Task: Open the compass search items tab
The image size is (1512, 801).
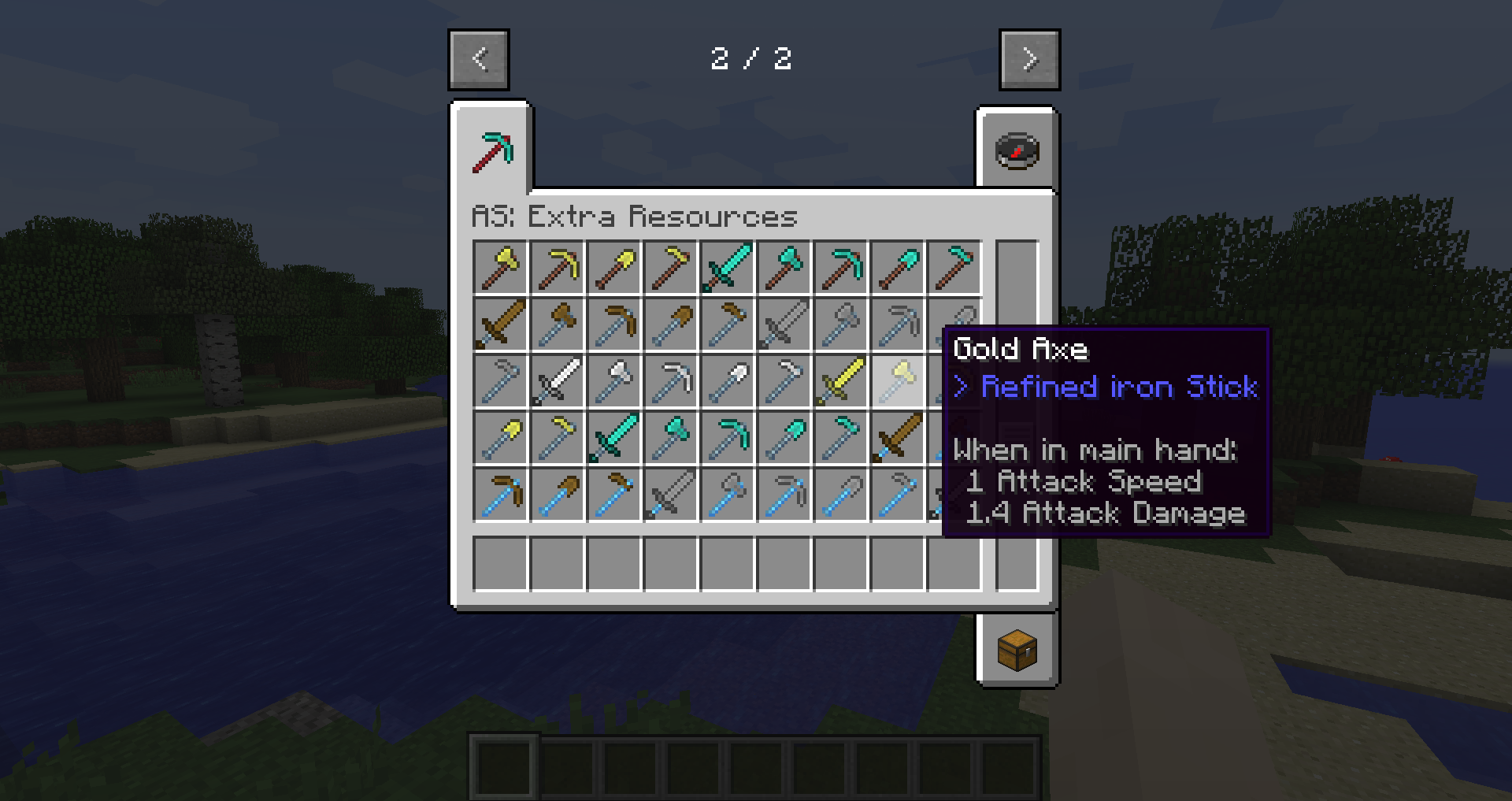Action: (x=1017, y=150)
